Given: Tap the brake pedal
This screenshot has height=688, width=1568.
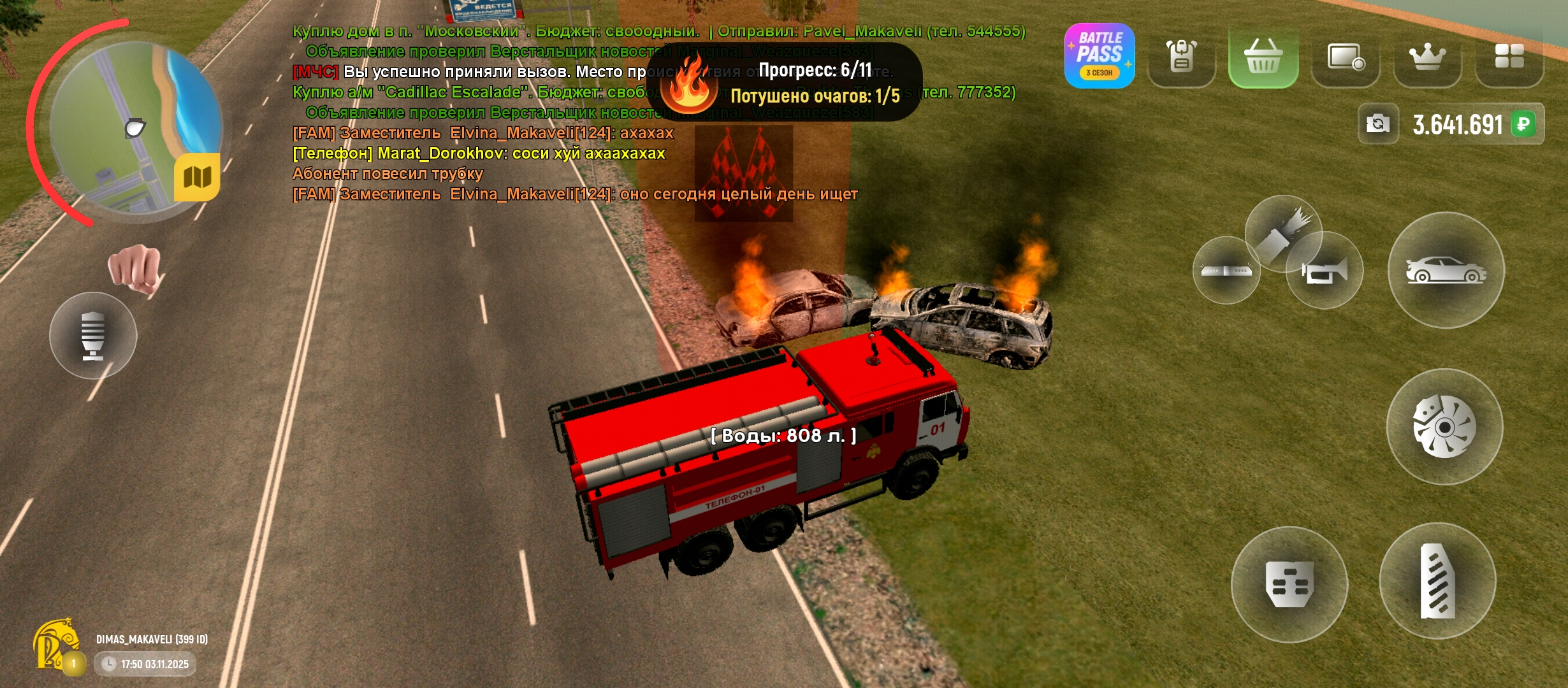Looking at the screenshot, I should pyautogui.click(x=1289, y=584).
